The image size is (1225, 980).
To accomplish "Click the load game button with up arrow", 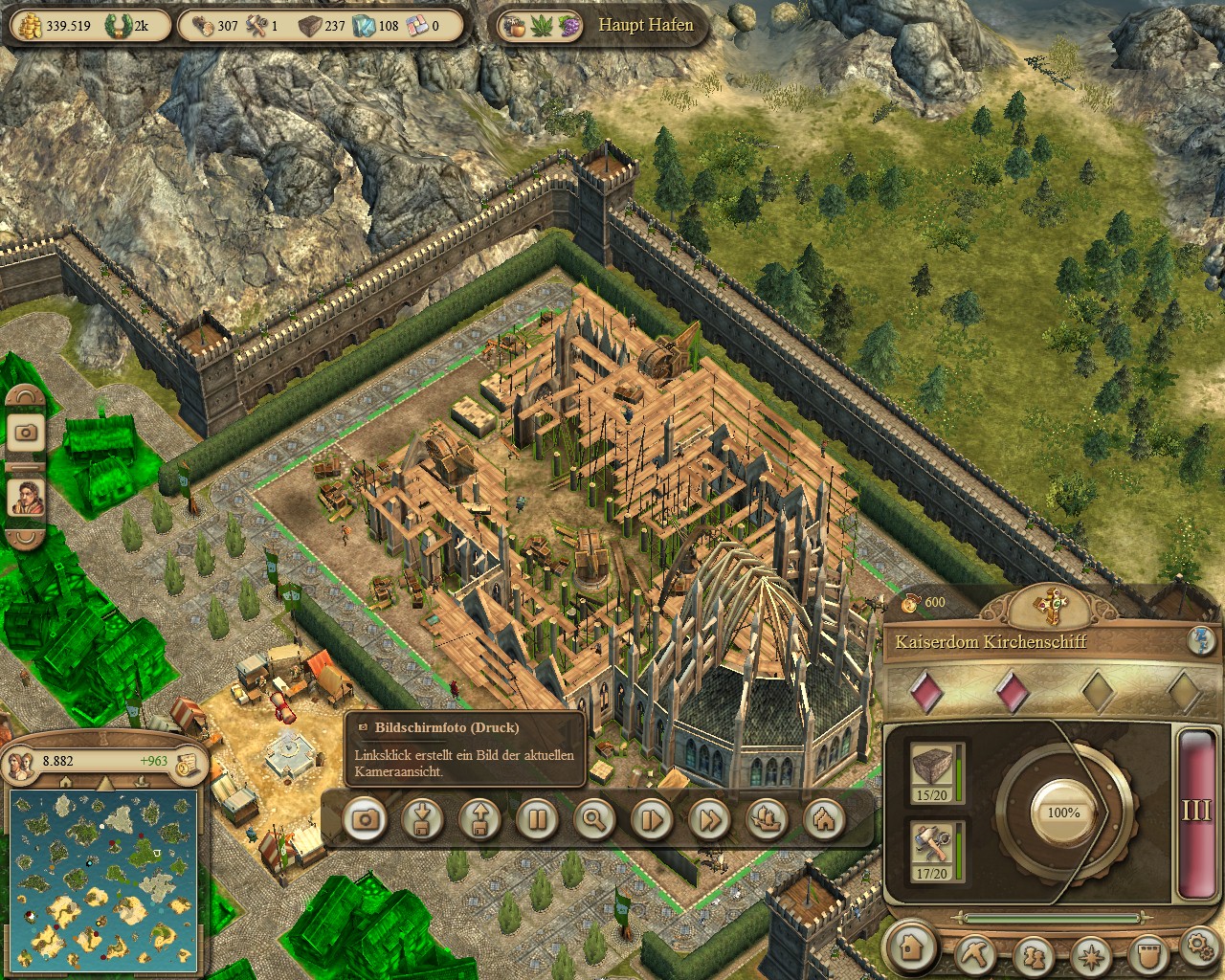I will (x=479, y=819).
